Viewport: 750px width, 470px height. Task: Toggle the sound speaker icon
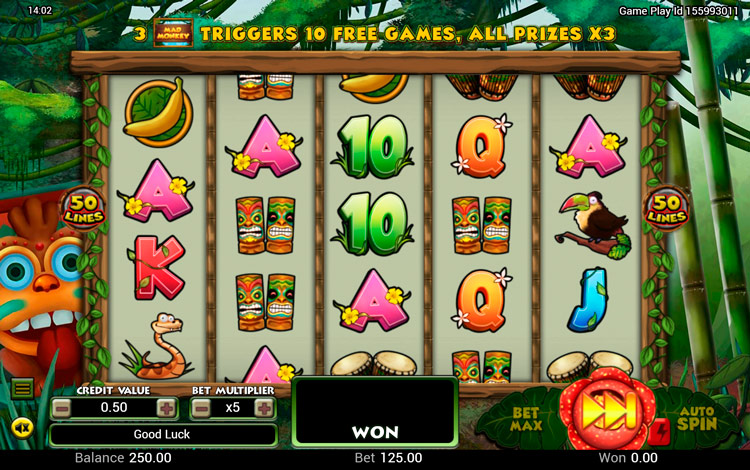22,428
